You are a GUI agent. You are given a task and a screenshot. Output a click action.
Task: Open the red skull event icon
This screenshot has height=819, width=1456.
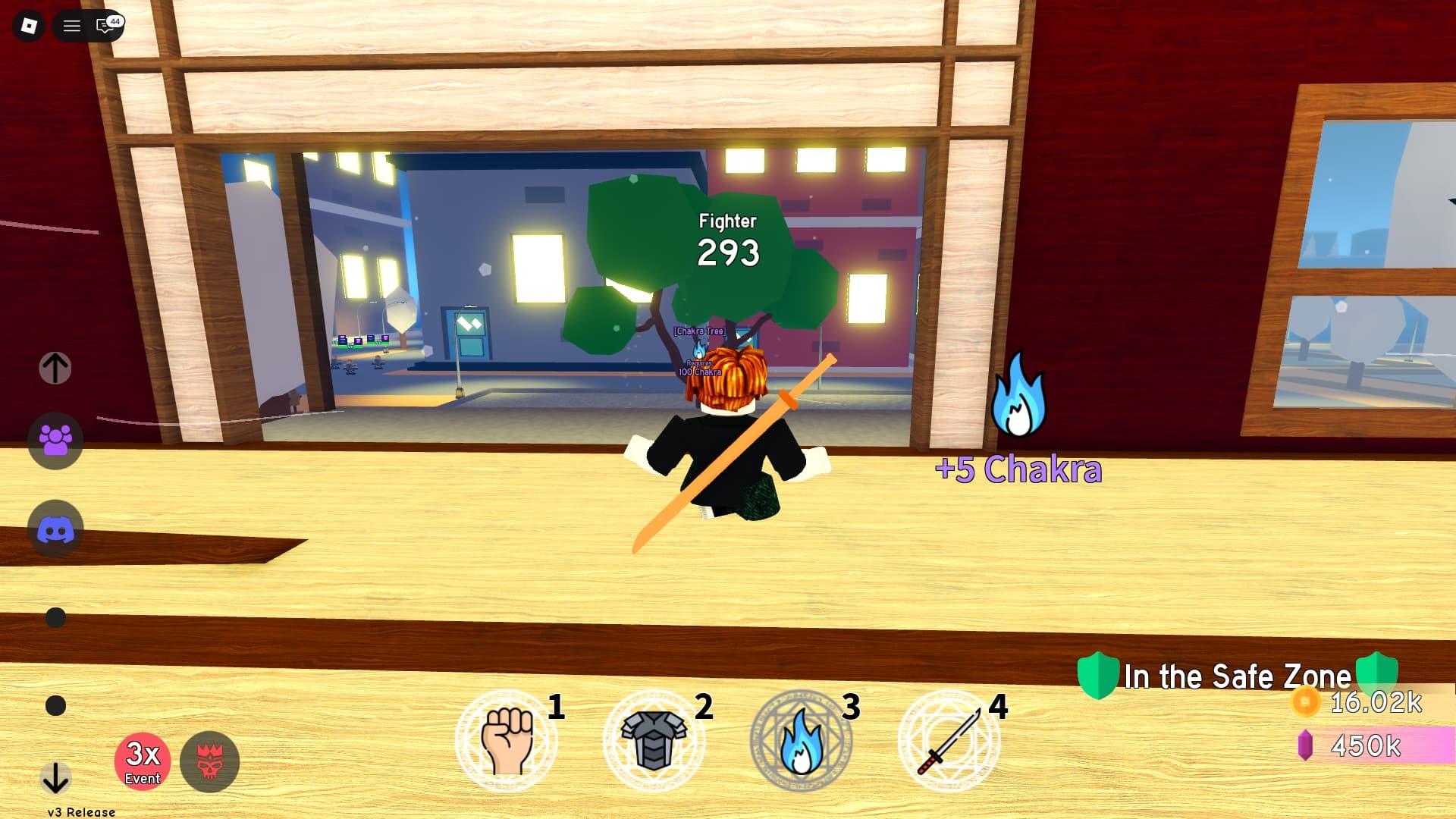pos(212,762)
